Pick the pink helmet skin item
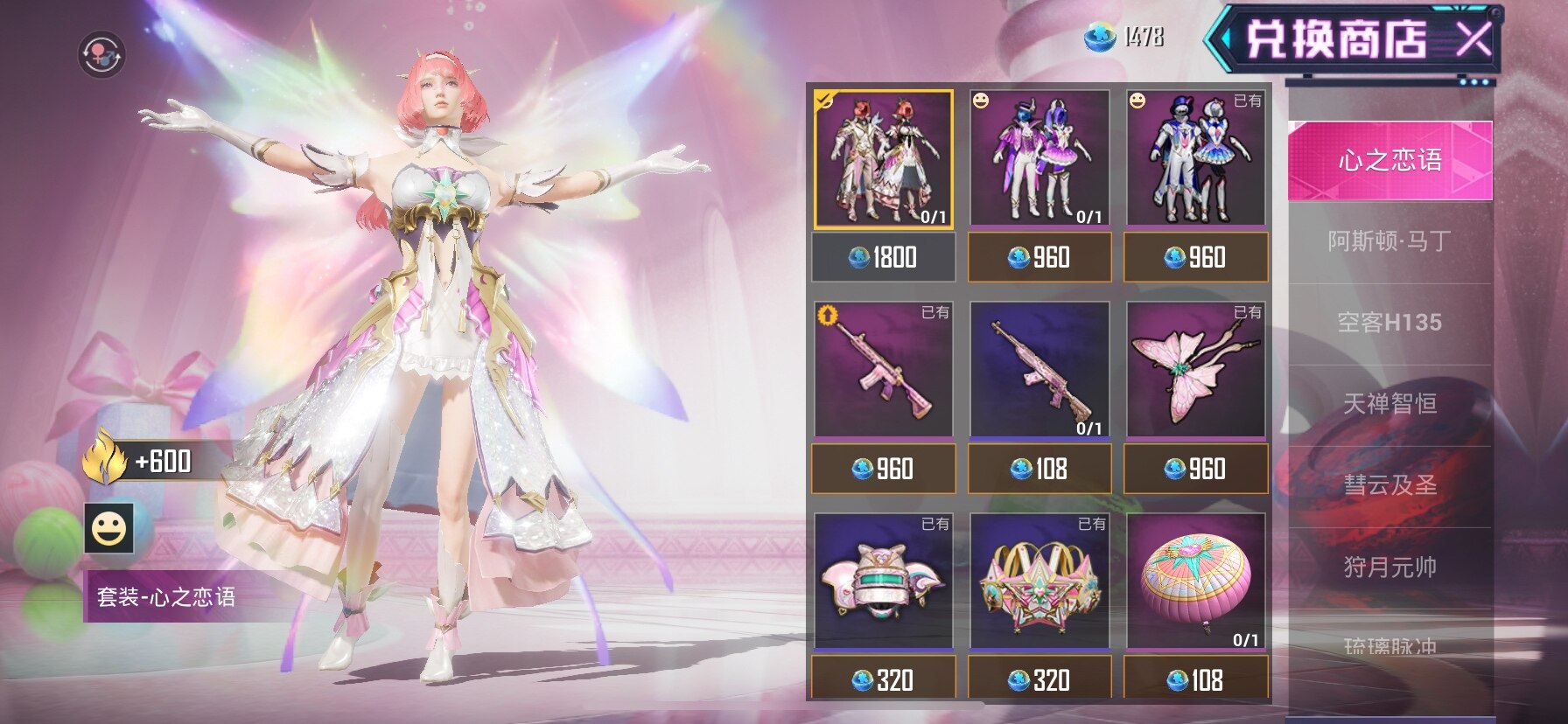The width and height of the screenshot is (1568, 724). pyautogui.click(x=883, y=581)
